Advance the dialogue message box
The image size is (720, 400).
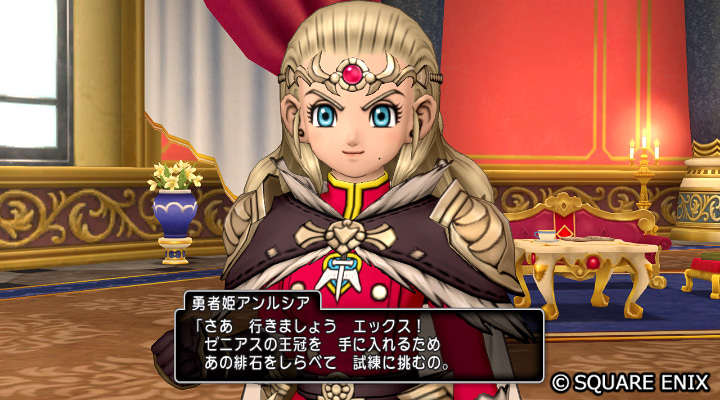point(359,345)
